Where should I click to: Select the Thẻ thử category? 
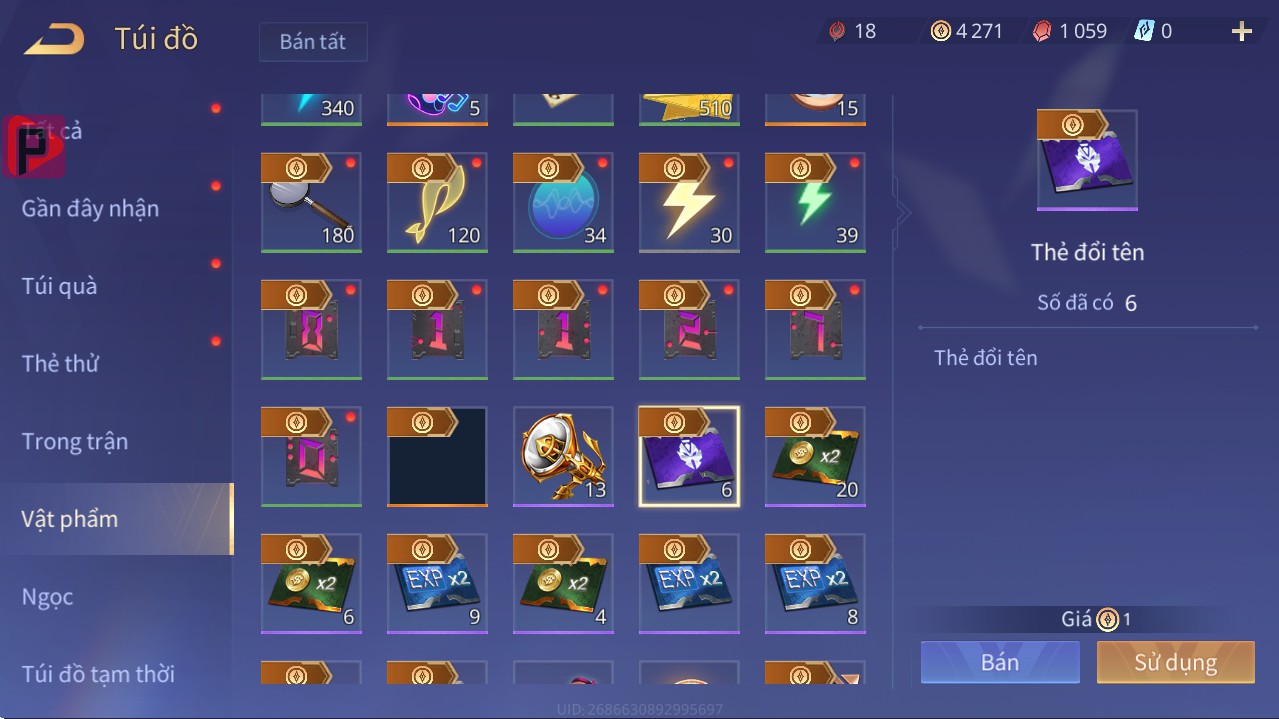pos(60,363)
